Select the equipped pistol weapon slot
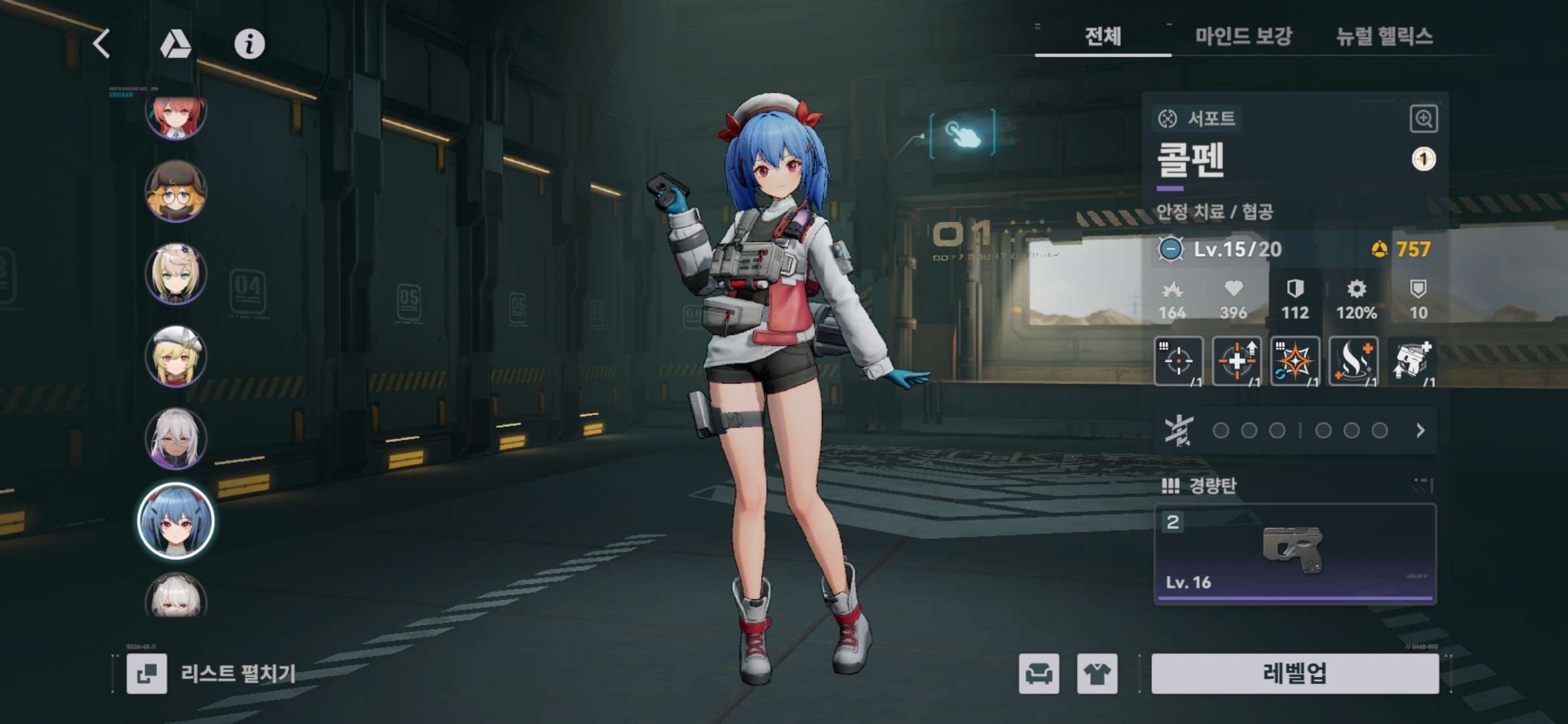1568x724 pixels. click(x=1295, y=554)
